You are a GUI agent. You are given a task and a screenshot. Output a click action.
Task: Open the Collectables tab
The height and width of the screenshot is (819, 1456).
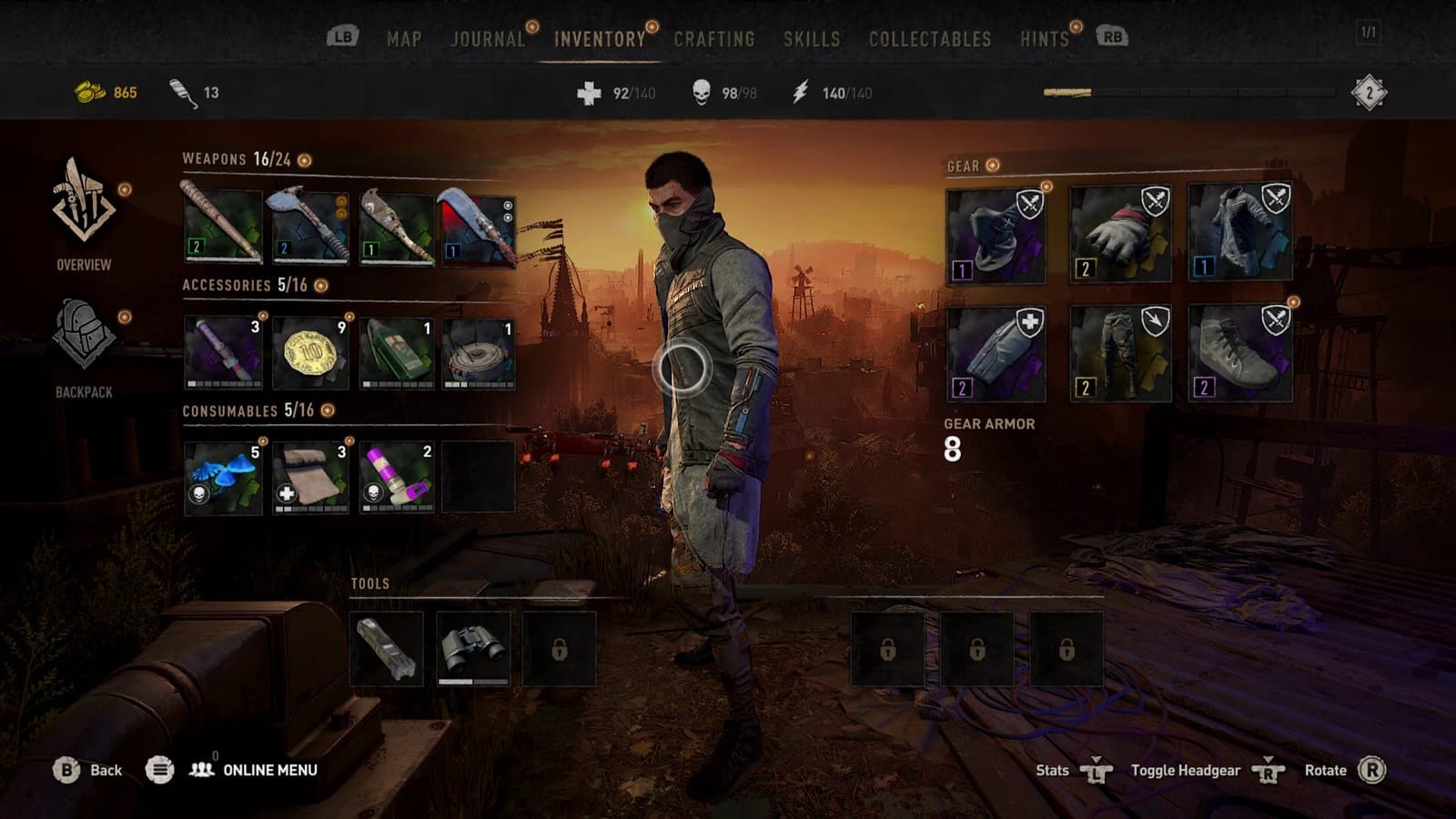pyautogui.click(x=930, y=39)
